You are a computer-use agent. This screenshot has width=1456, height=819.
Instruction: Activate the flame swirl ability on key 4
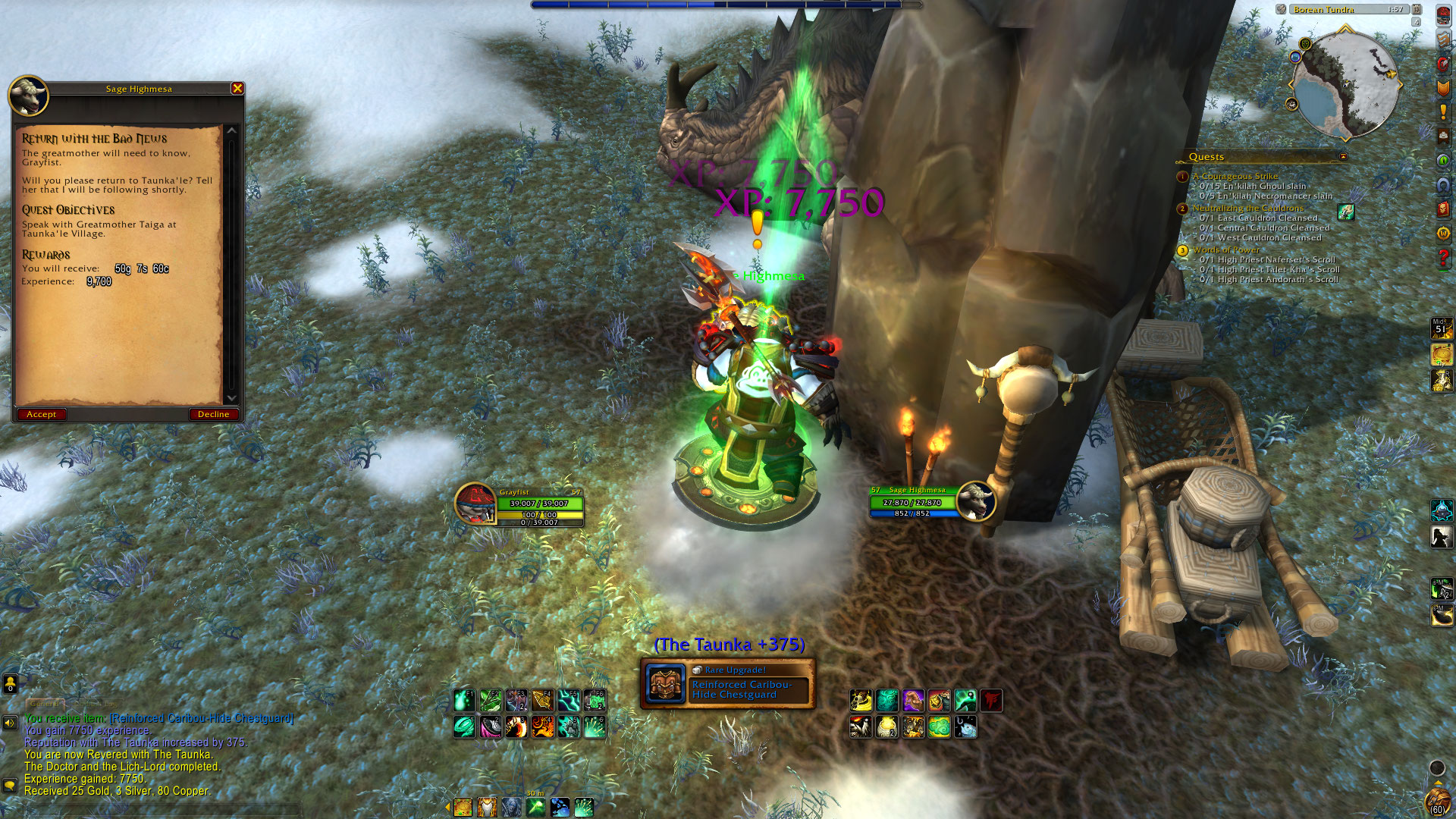coord(541,727)
